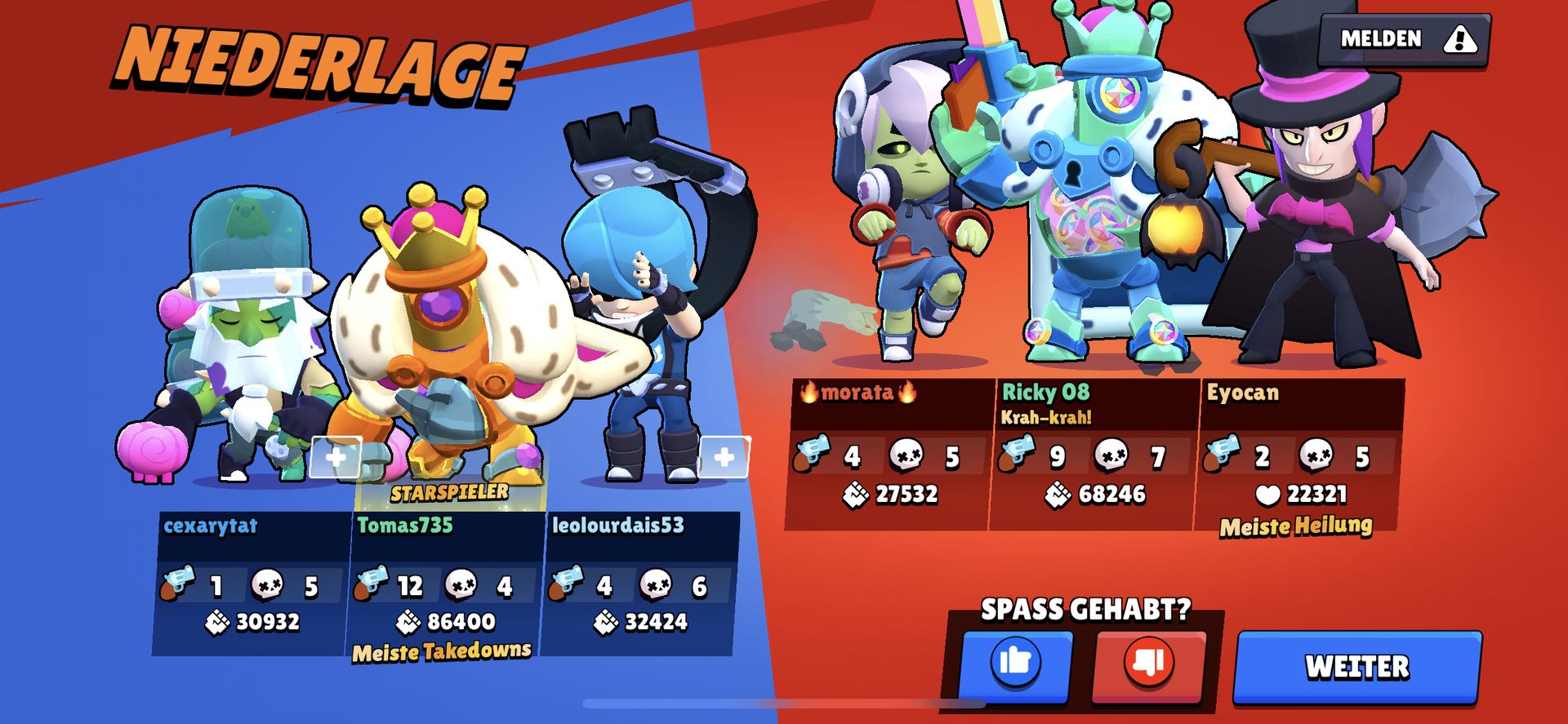Continue with the WEITER button
This screenshot has height=724, width=1568.
[1356, 666]
